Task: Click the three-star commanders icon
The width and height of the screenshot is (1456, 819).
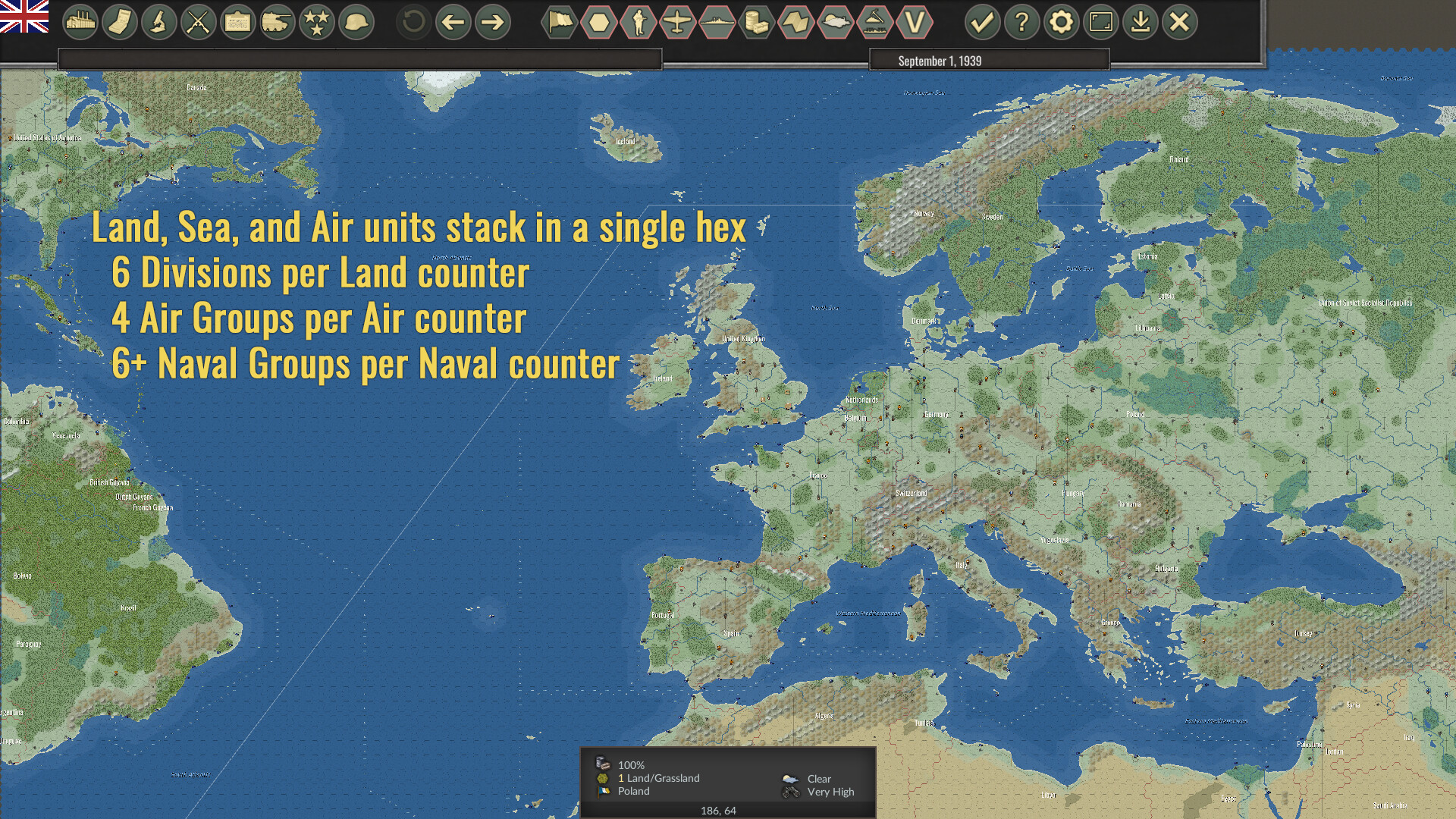Action: coord(316,23)
